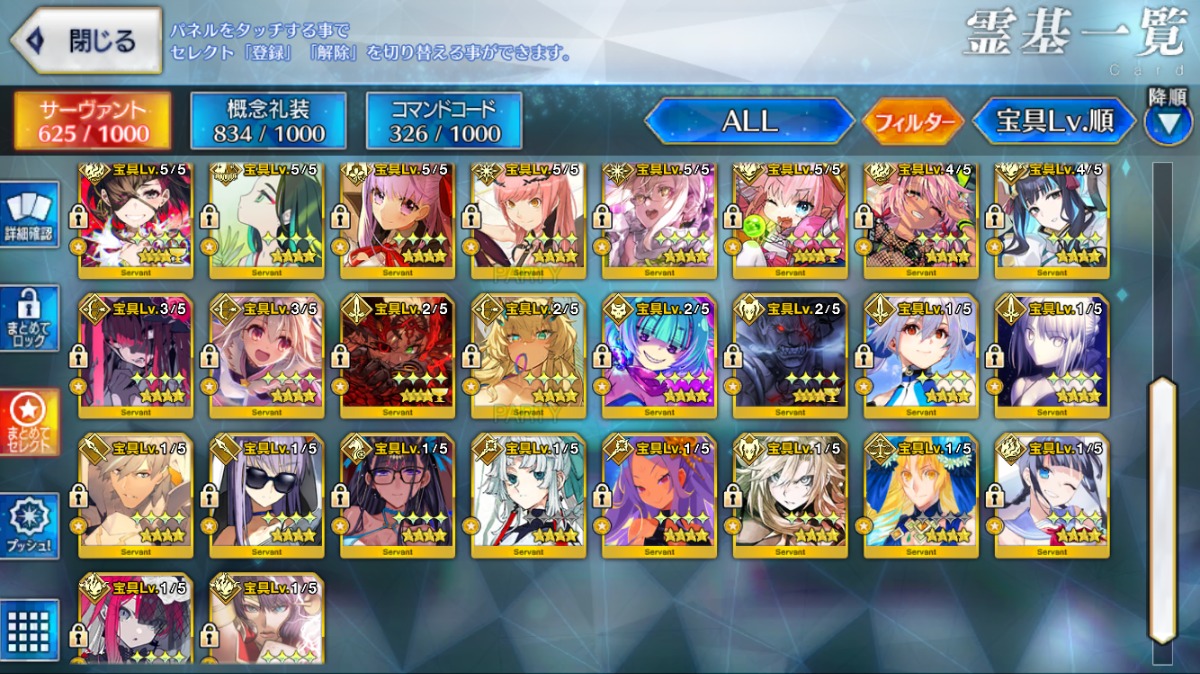Screen dimensions: 1200x674
Task: Pick the teal-haired grinning servant card
Action: pyautogui.click(x=659, y=354)
